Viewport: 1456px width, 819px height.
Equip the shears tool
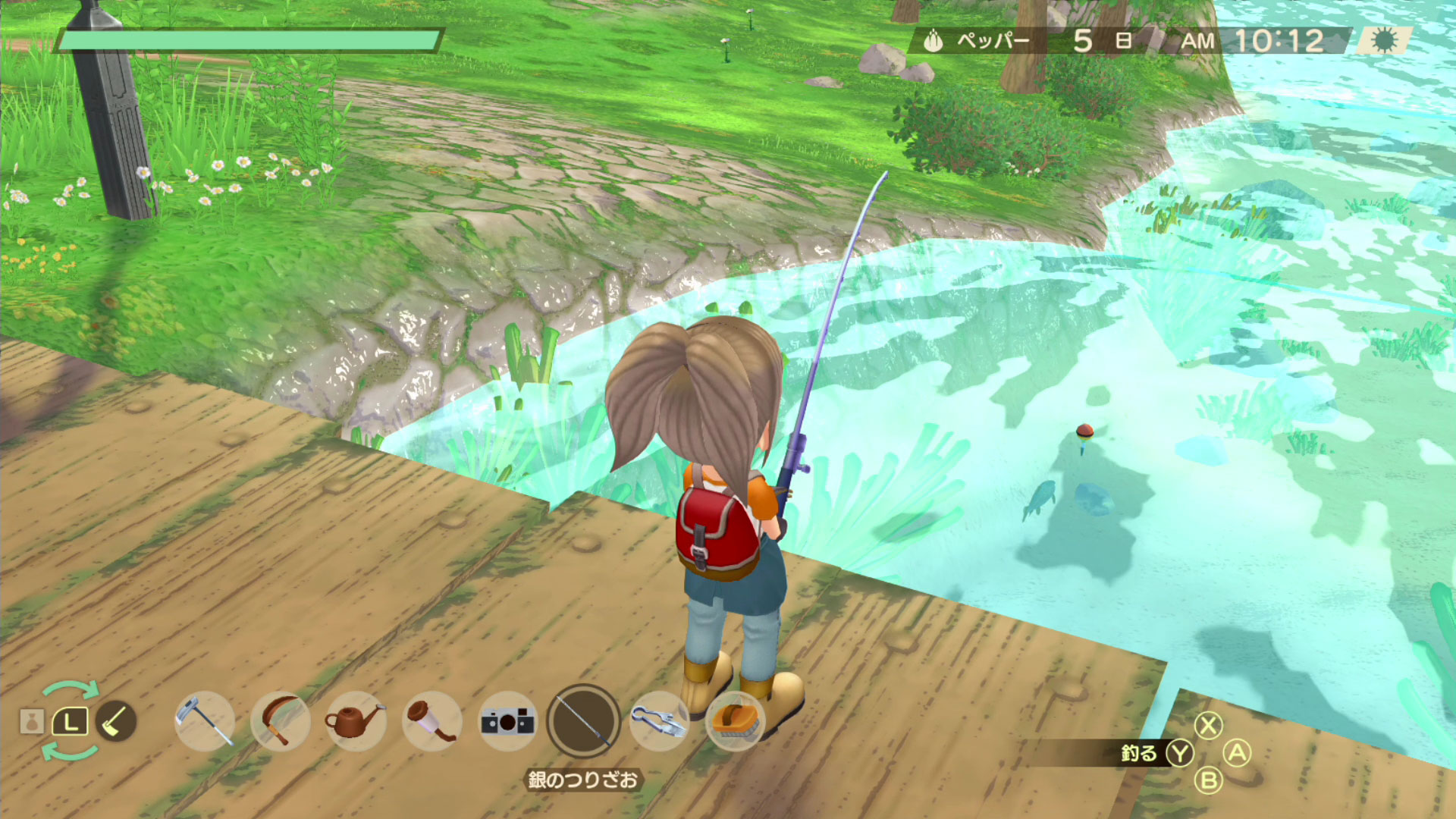click(659, 720)
